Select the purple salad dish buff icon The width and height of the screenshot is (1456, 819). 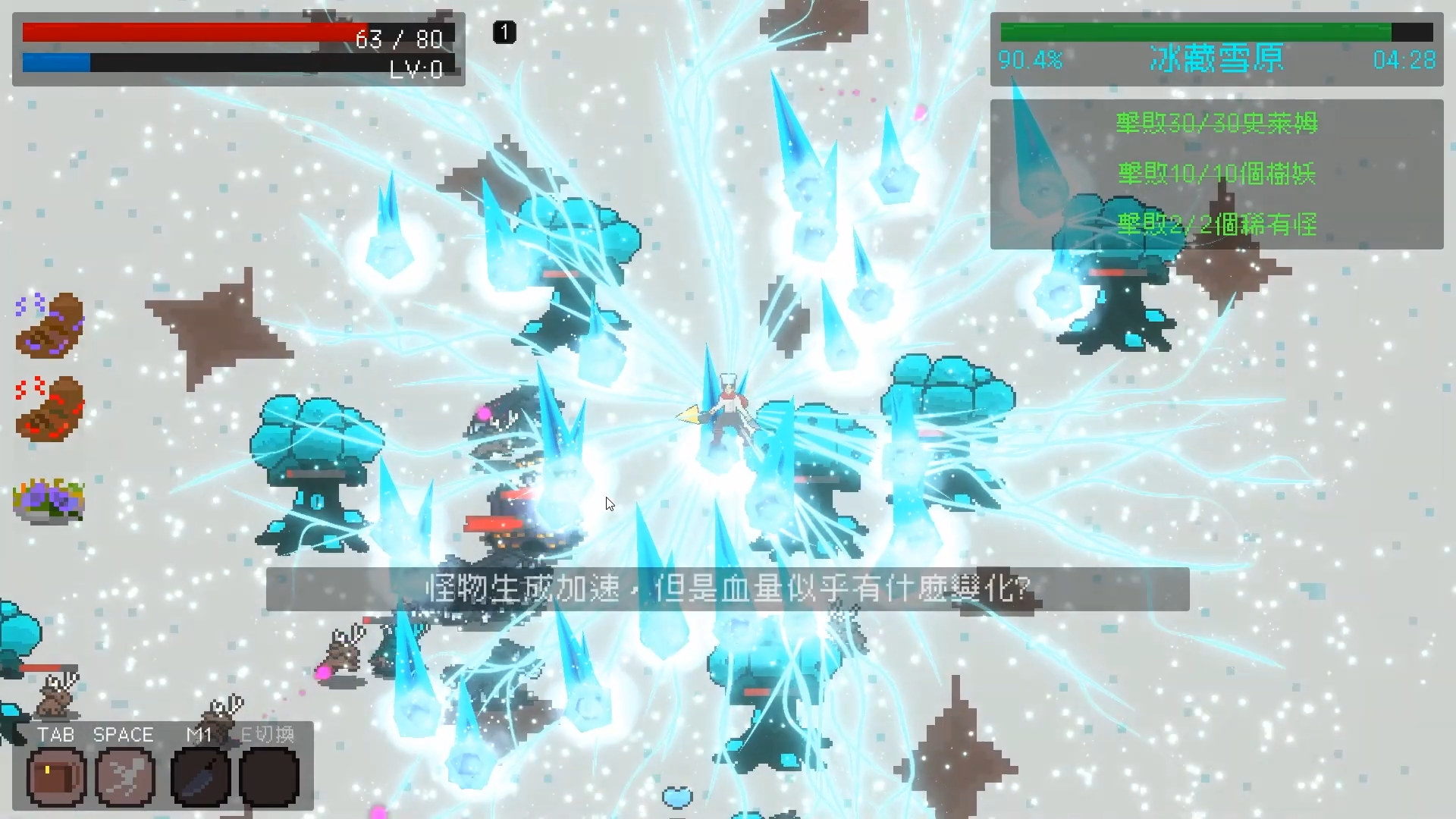click(x=49, y=500)
